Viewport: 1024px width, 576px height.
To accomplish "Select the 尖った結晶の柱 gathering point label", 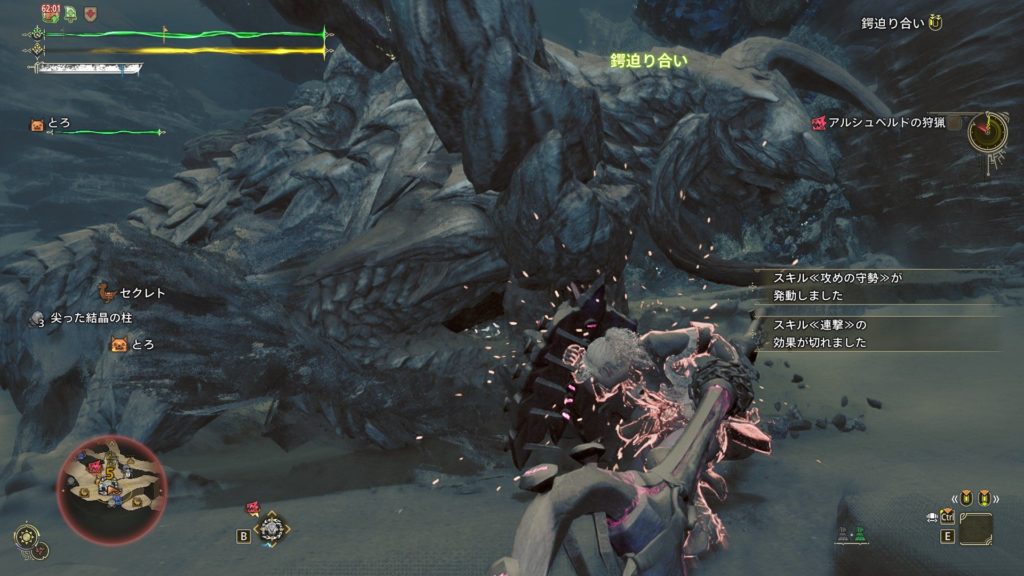I will [x=90, y=317].
